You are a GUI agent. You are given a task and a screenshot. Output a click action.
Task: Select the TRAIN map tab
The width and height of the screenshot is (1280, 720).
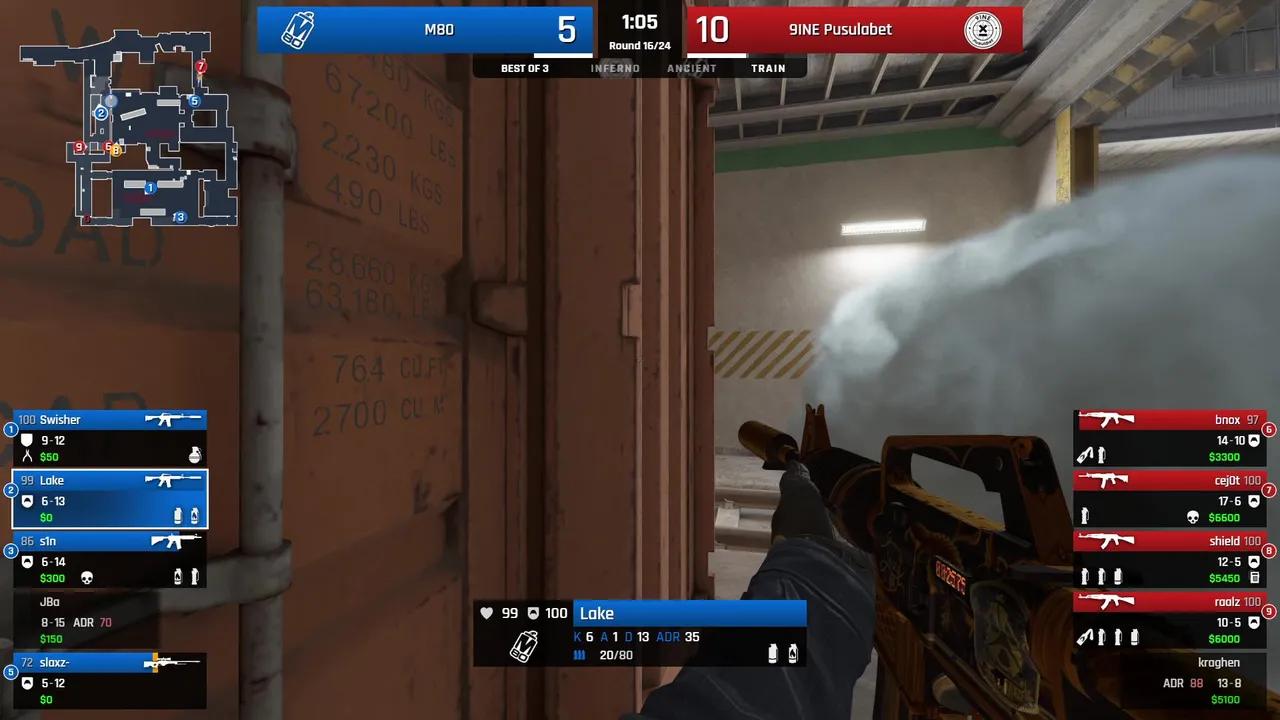(x=768, y=68)
